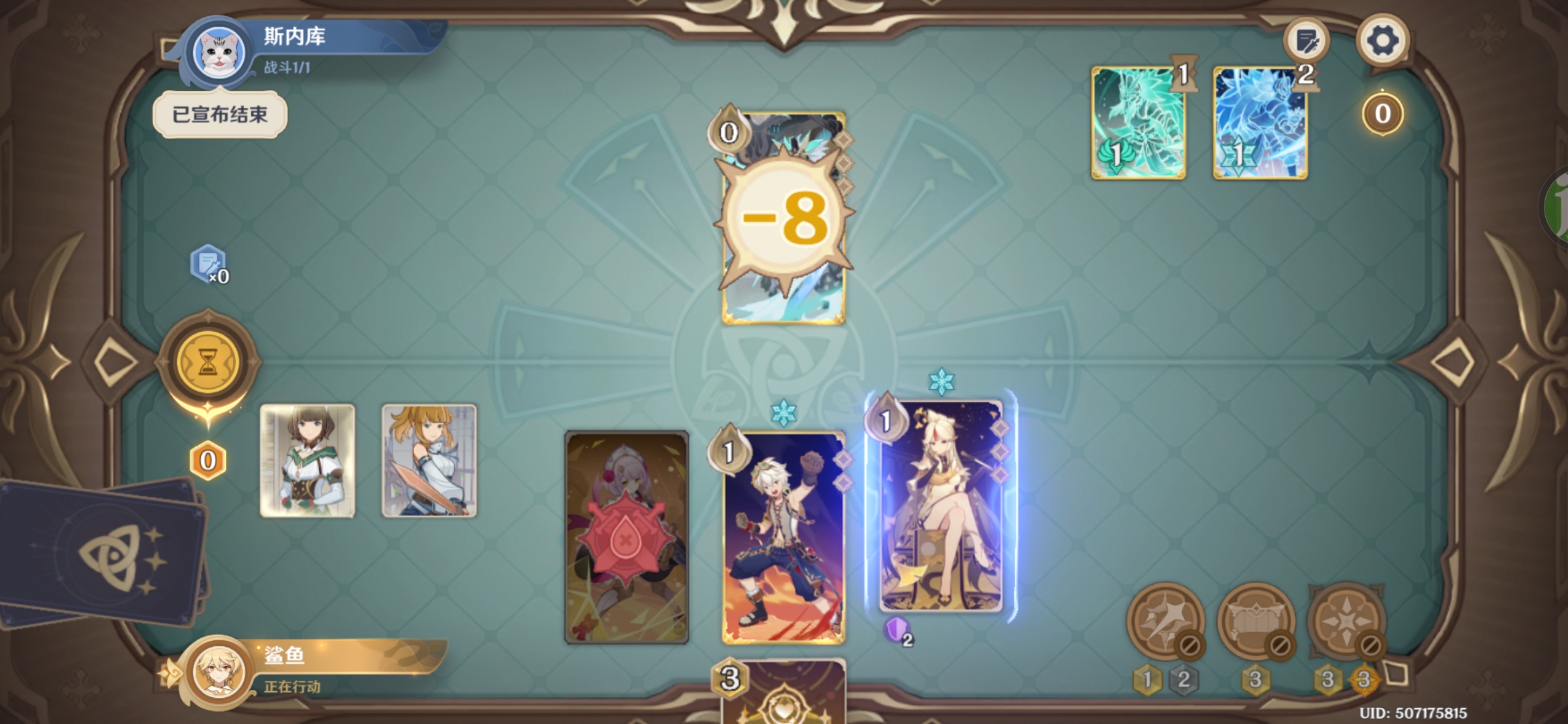Tap the blue notes counter icon
This screenshot has width=1568, height=724.
[x=208, y=263]
